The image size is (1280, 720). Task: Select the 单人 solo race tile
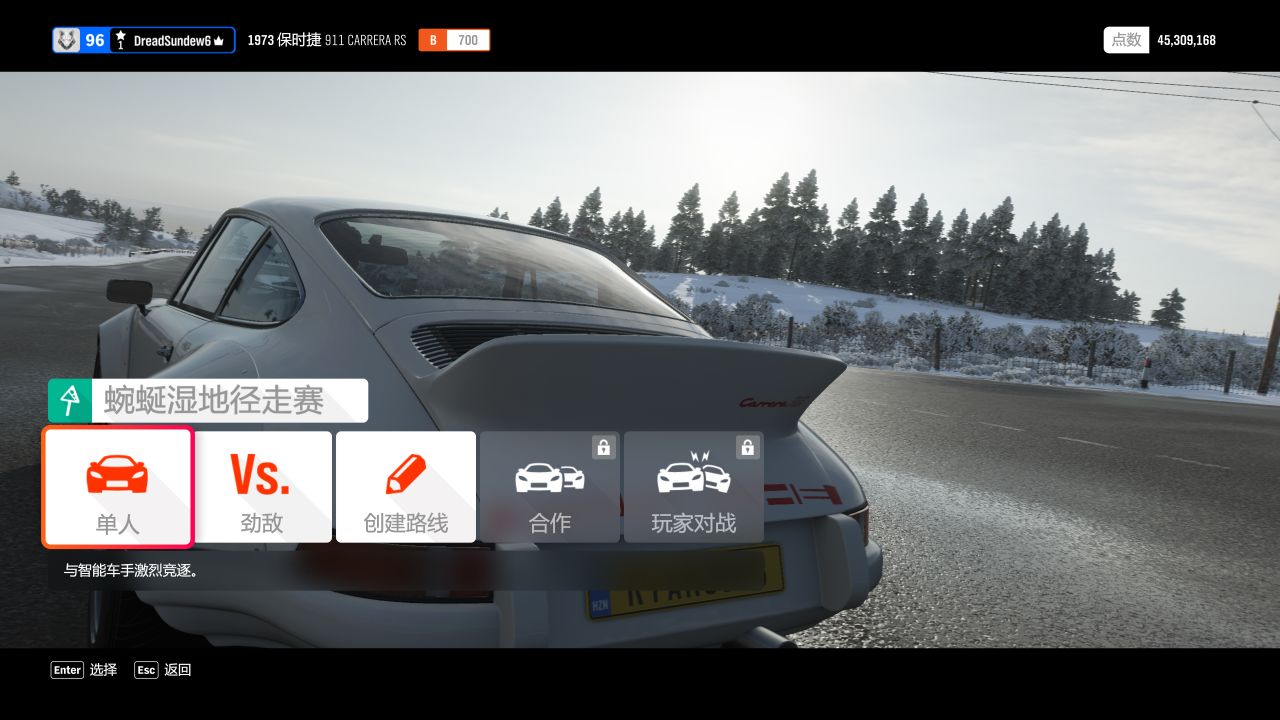click(117, 487)
